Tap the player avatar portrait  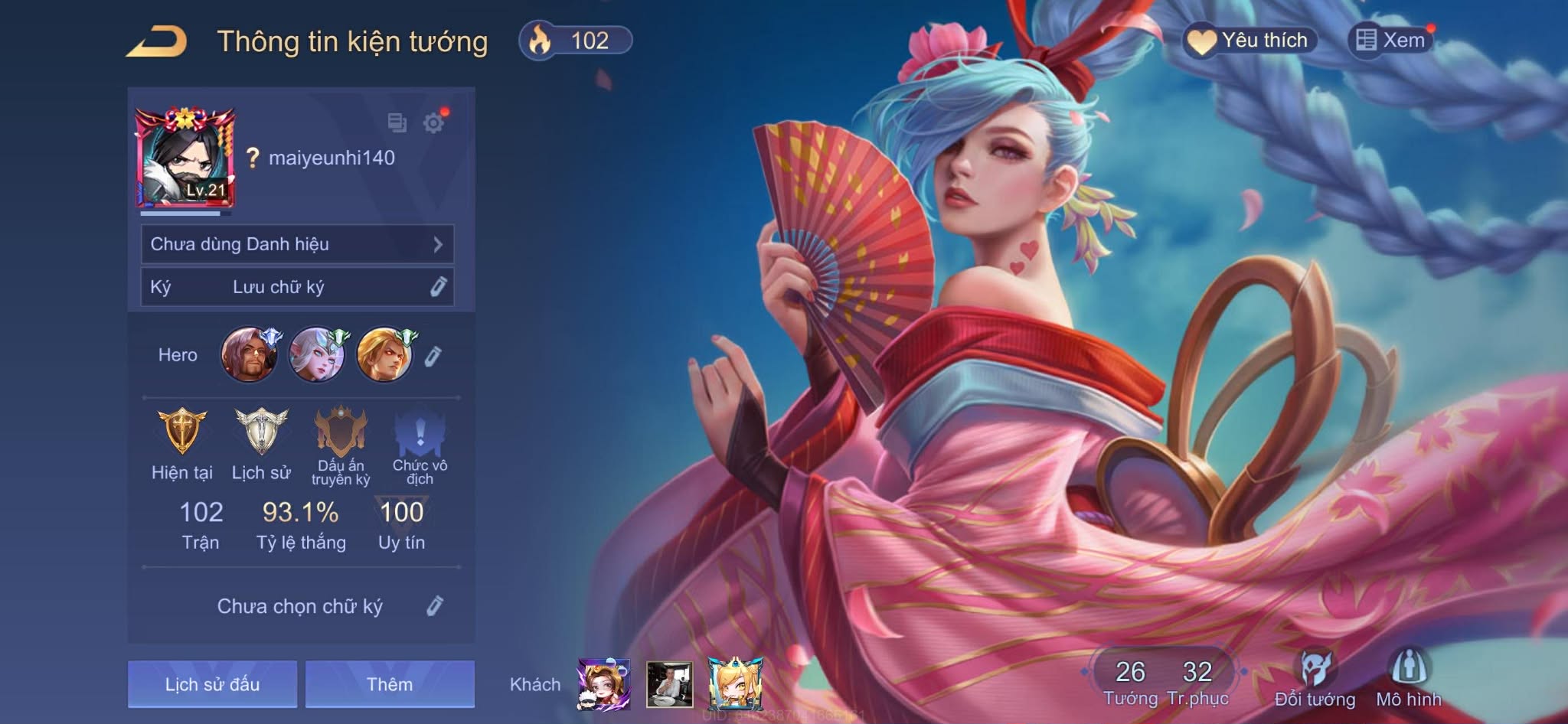coord(185,158)
